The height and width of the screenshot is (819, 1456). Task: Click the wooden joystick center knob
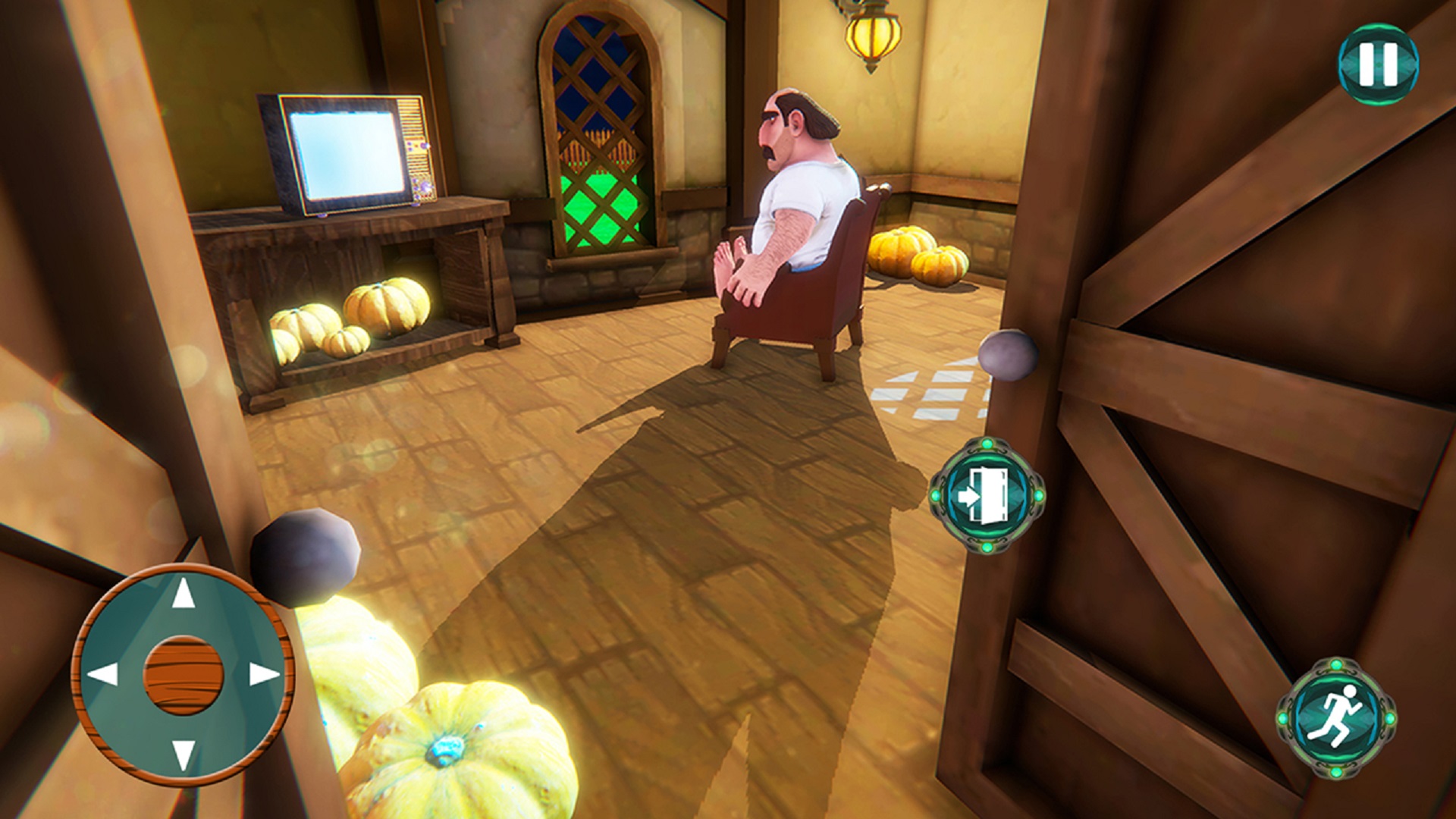point(184,674)
